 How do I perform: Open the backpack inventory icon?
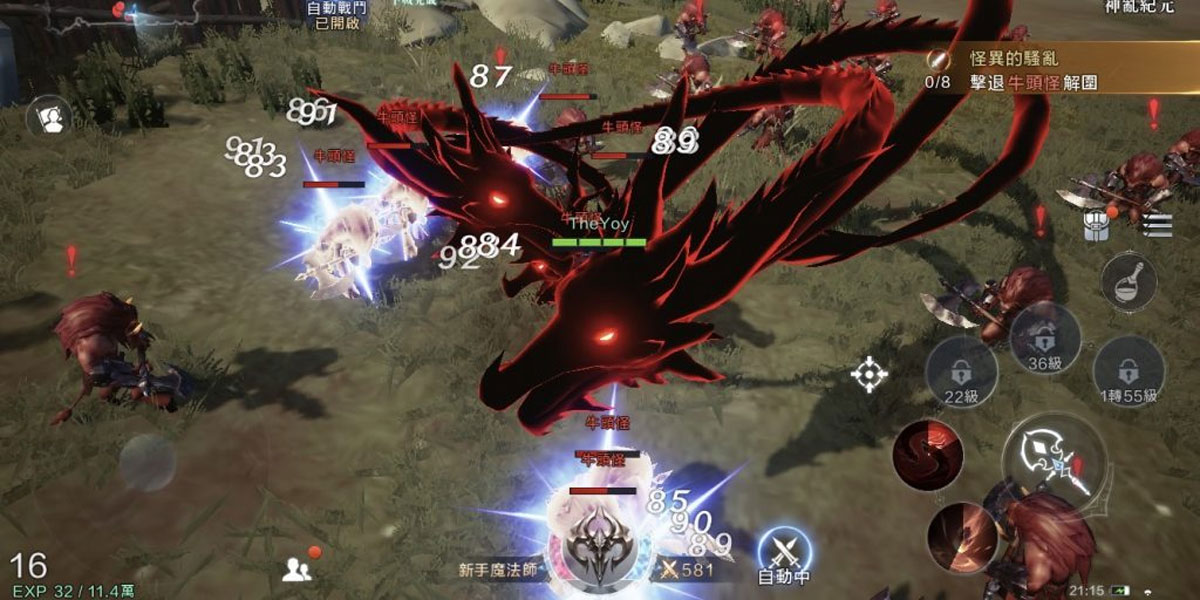[1096, 224]
